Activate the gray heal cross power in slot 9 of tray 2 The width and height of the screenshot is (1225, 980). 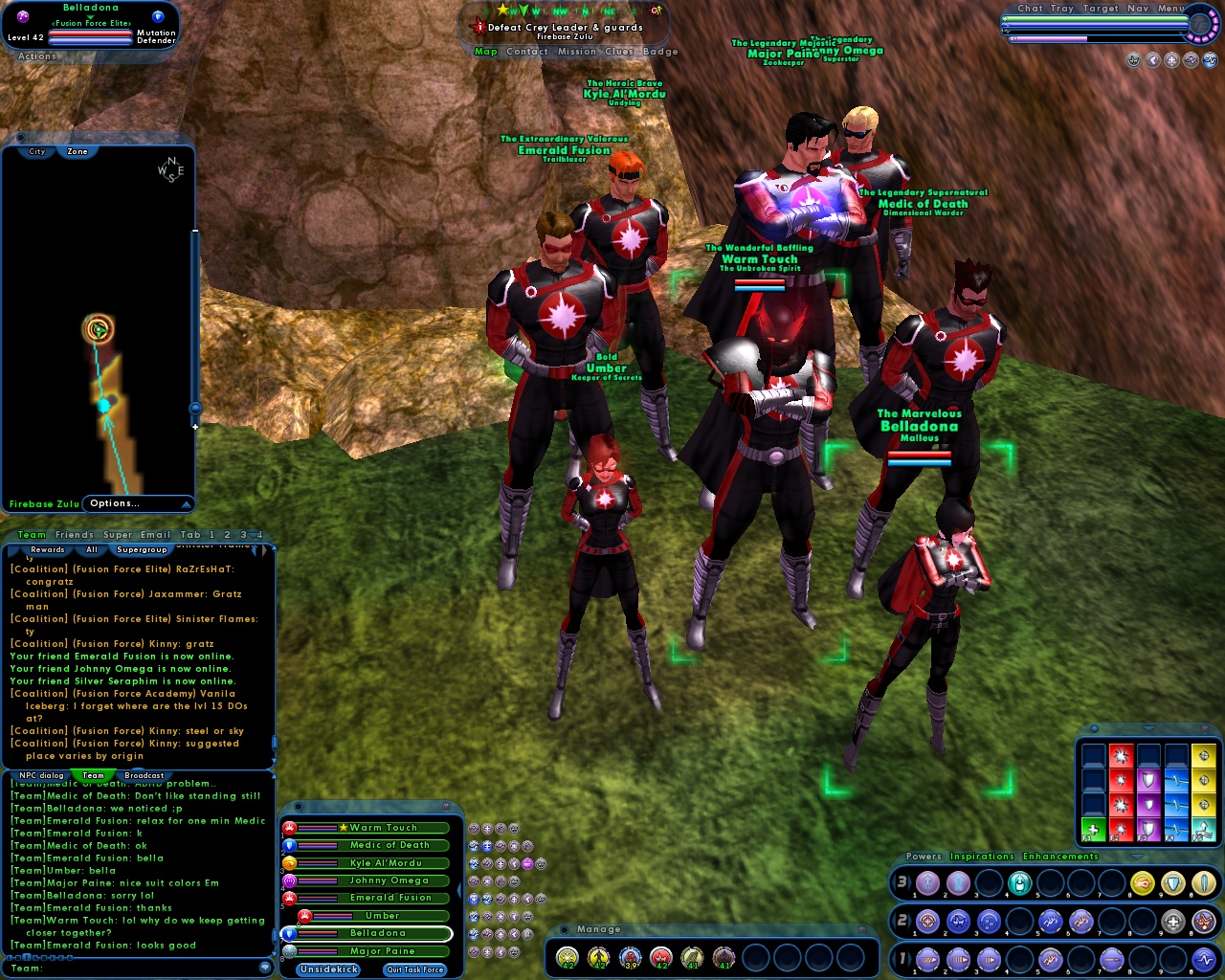tap(1173, 922)
